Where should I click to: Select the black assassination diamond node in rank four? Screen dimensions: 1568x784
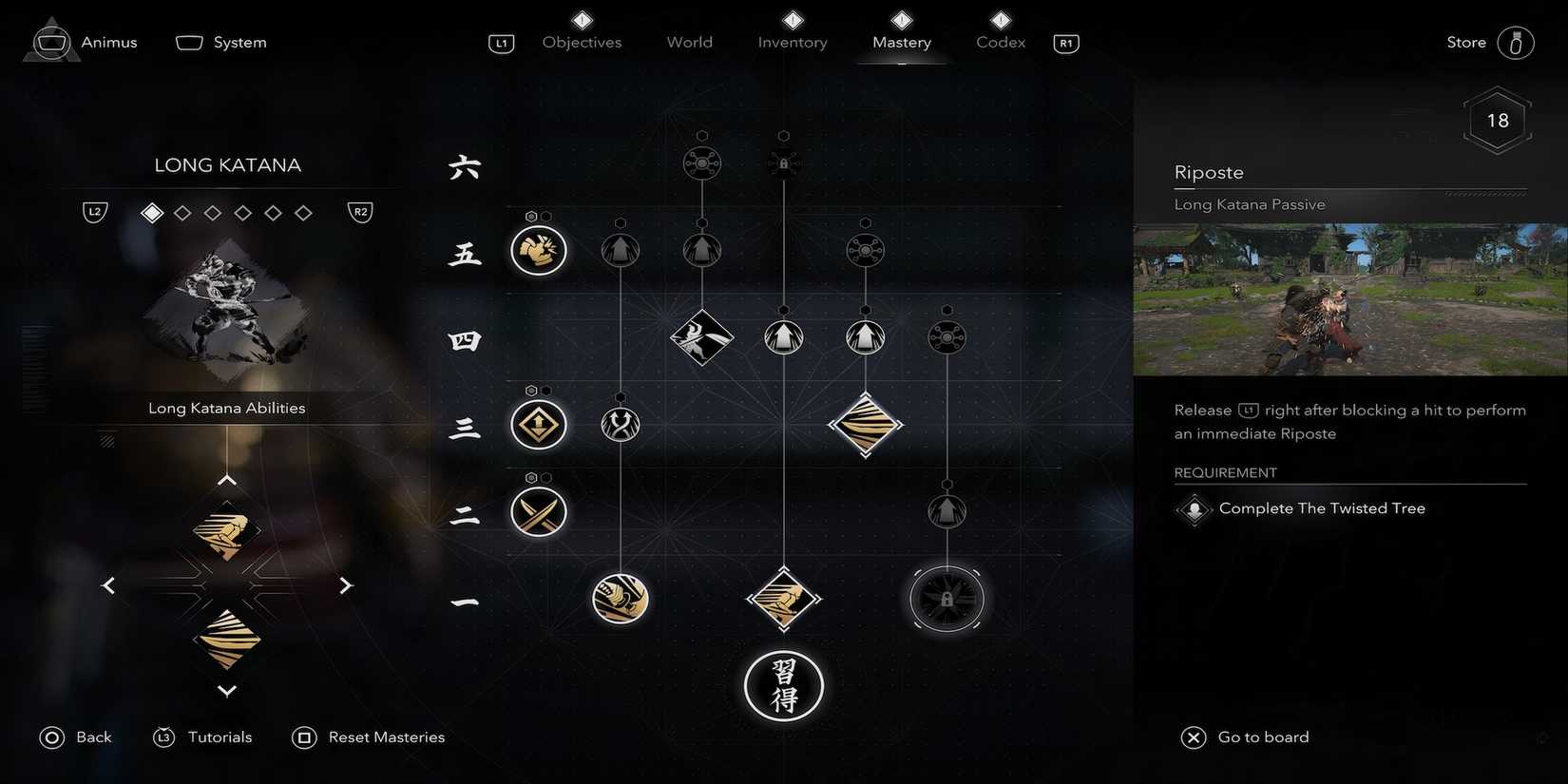[701, 336]
